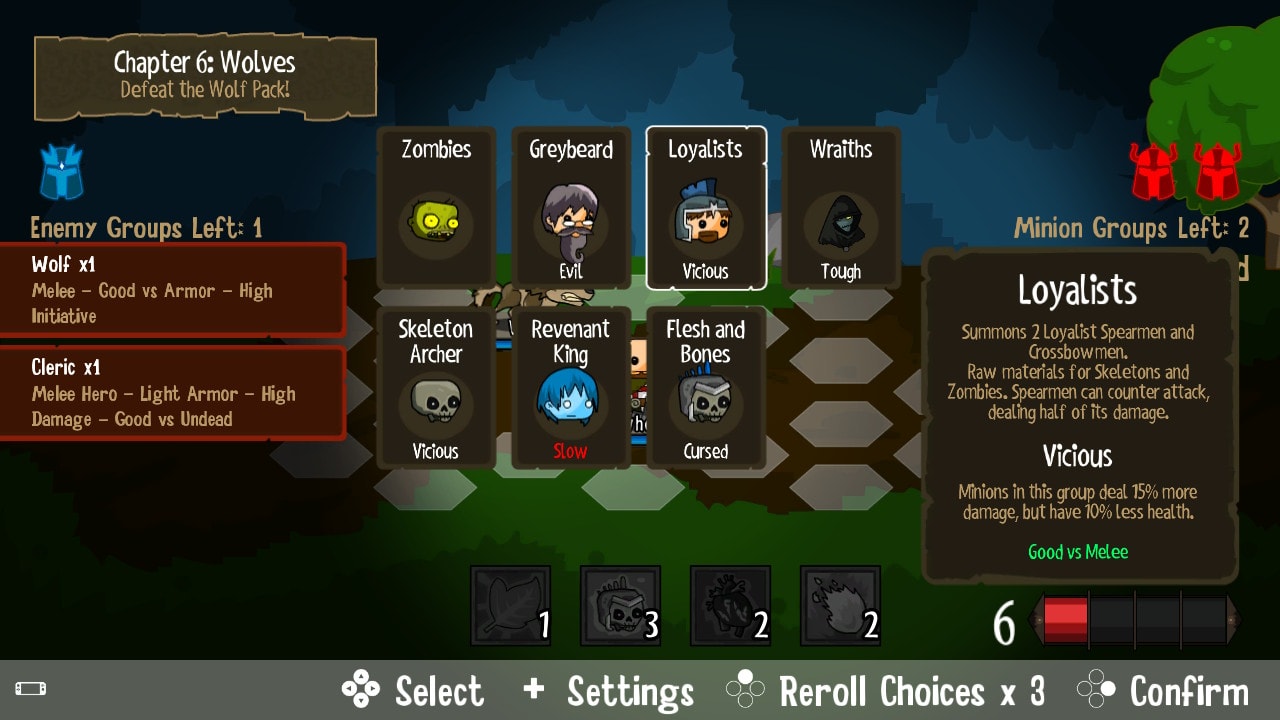Select the blue ally helmet icon
This screenshot has height=720, width=1280.
click(60, 173)
